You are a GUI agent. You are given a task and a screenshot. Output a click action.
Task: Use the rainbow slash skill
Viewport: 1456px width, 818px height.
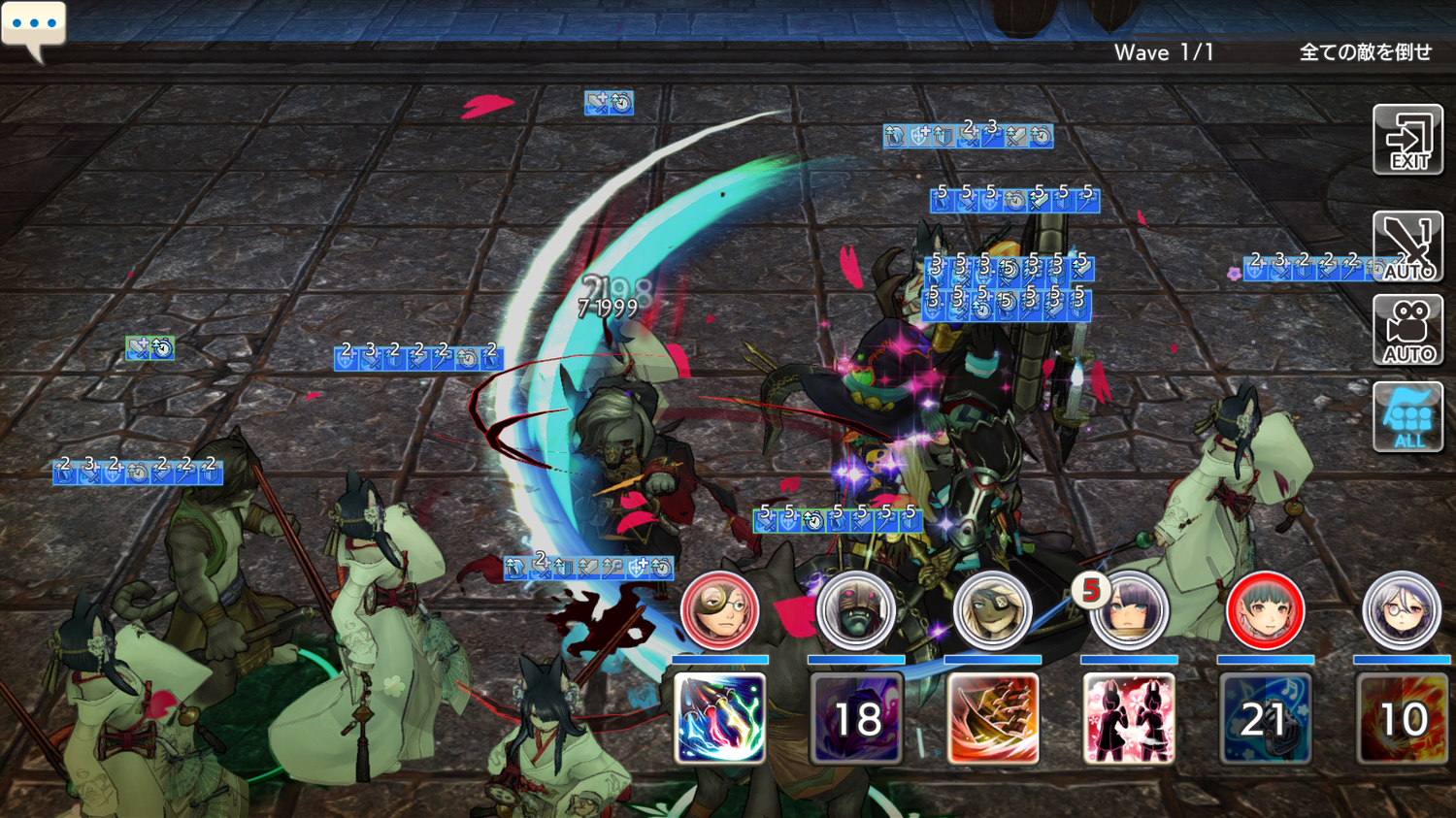(719, 718)
